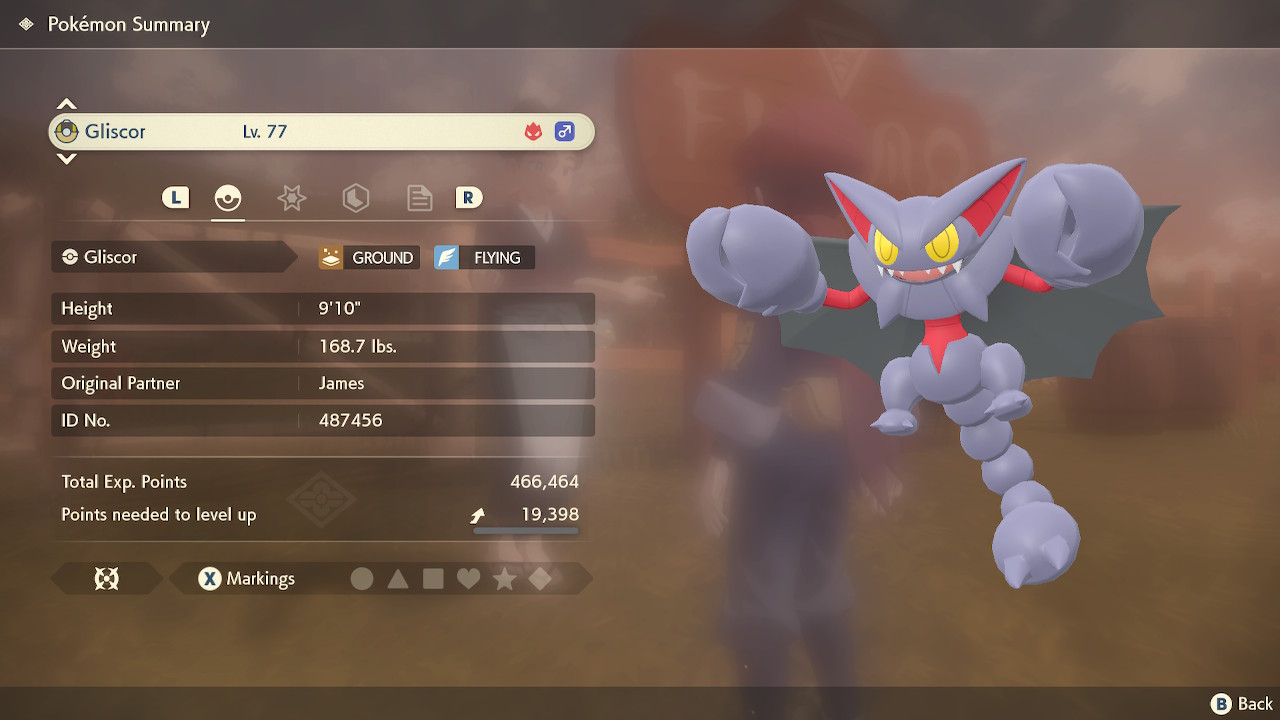Click the experience progress bar

coord(525,531)
